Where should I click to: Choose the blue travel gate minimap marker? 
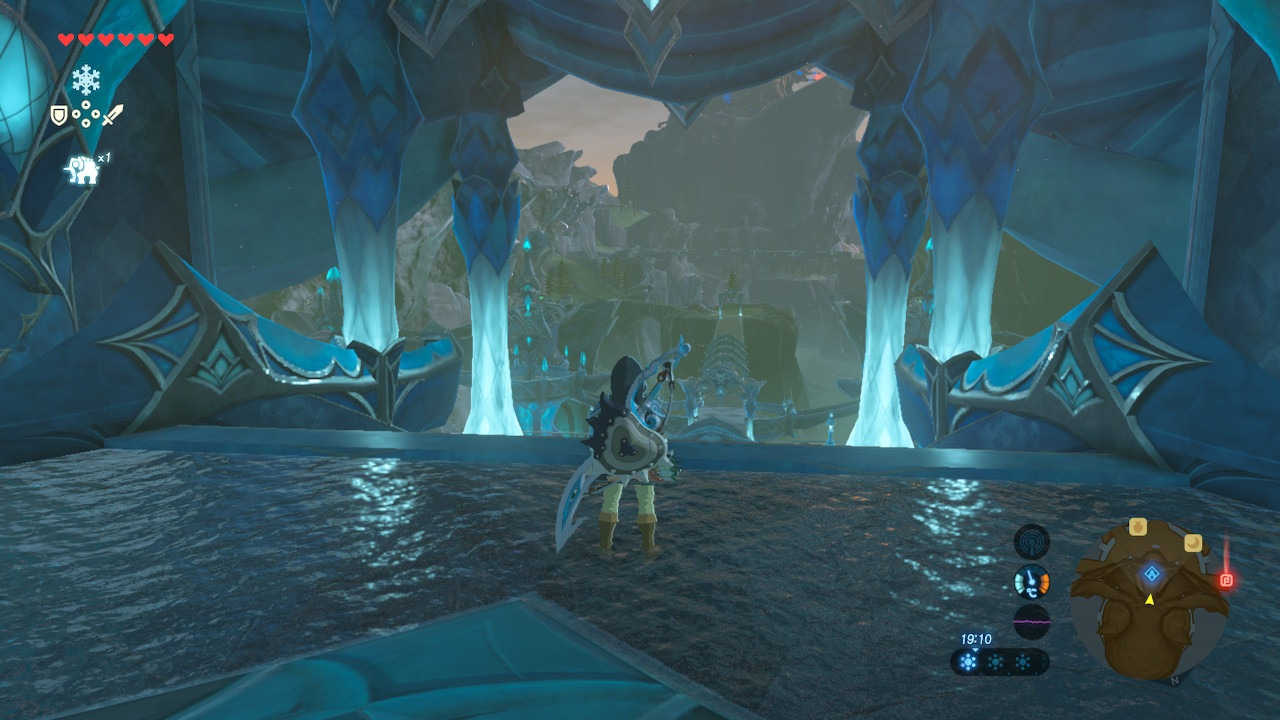click(x=1152, y=574)
